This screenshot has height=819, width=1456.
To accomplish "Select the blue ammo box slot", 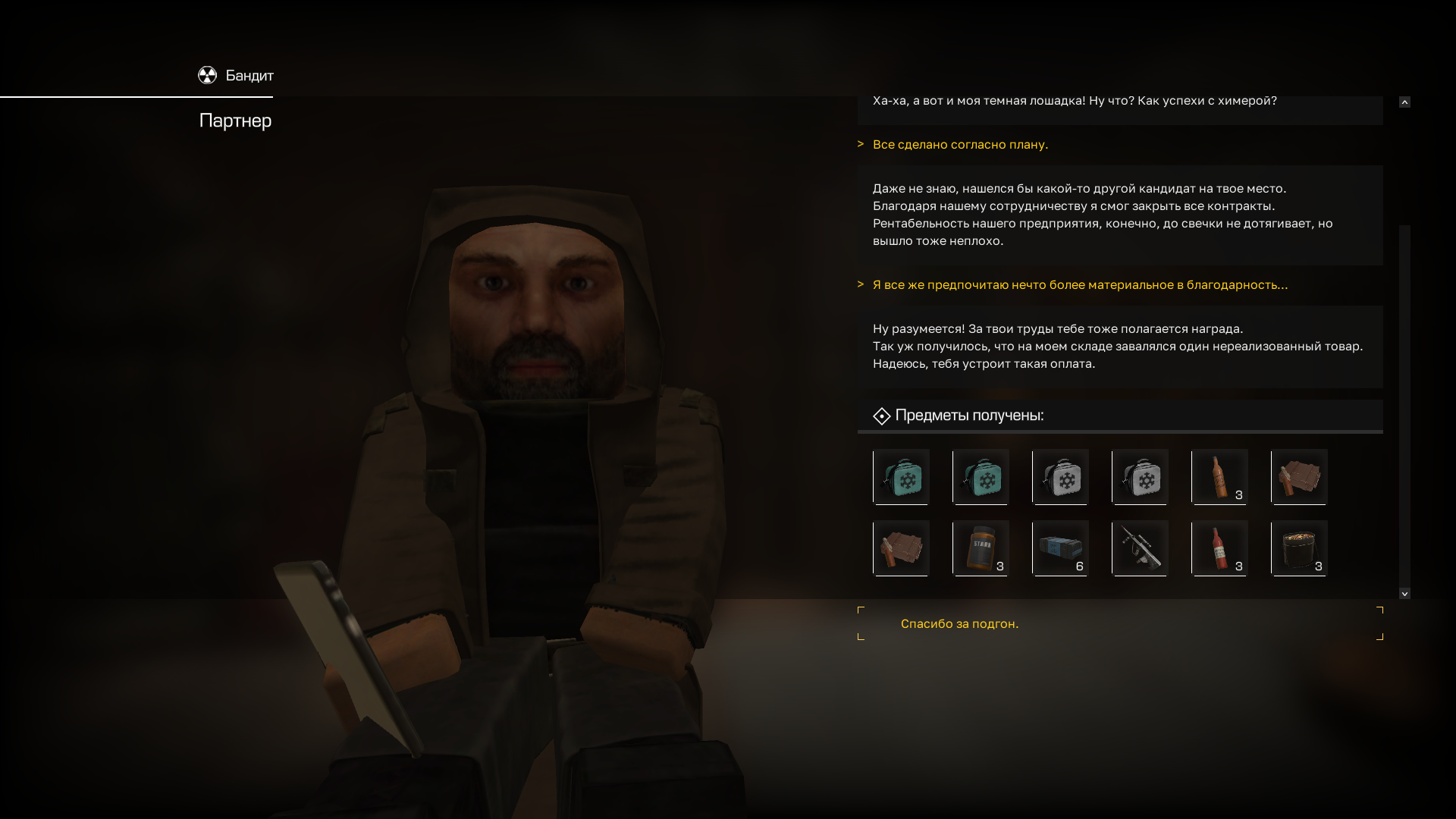I will [x=1060, y=548].
